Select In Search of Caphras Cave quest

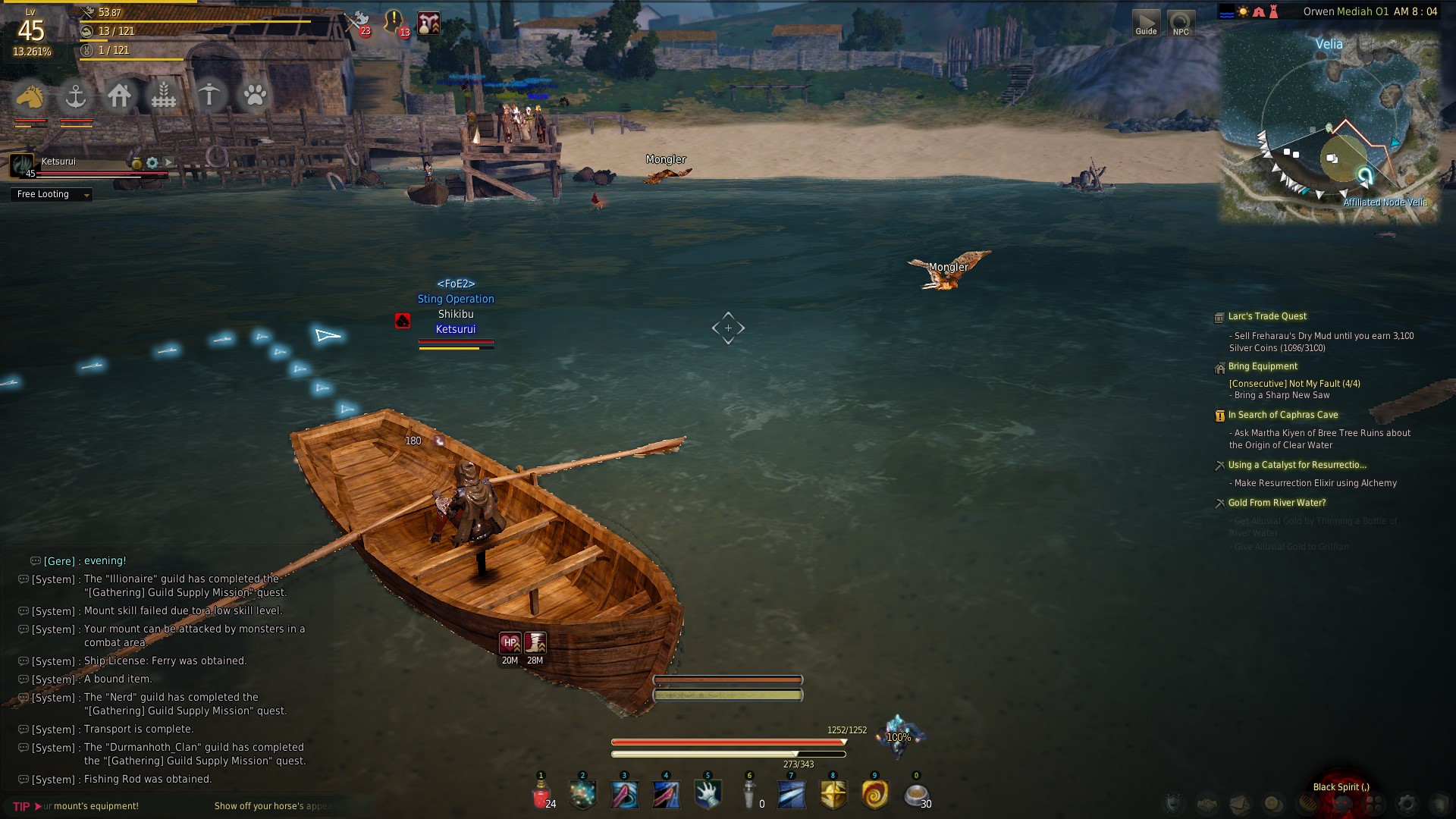(1282, 415)
